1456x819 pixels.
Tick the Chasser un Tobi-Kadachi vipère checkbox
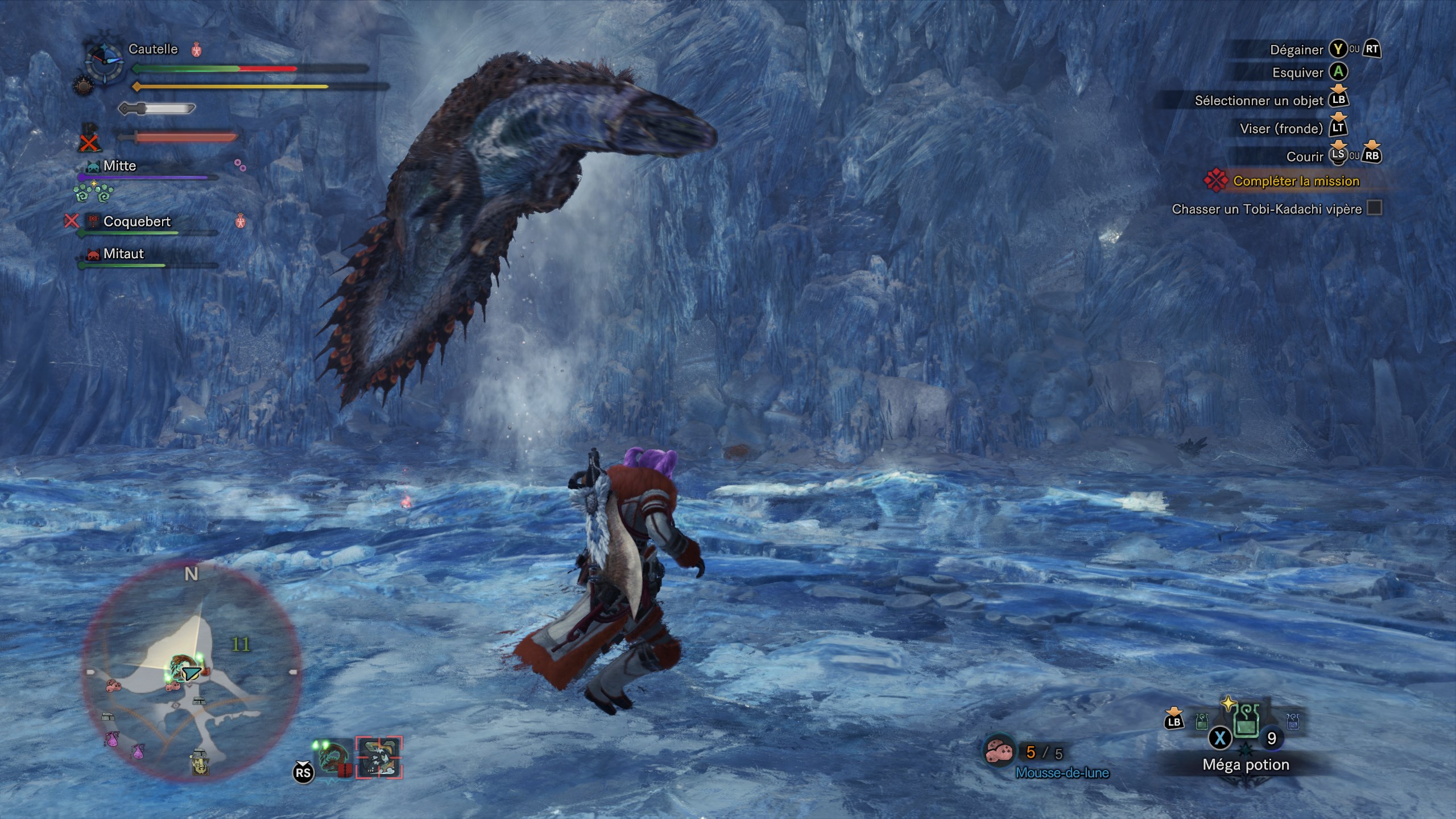coord(1374,208)
